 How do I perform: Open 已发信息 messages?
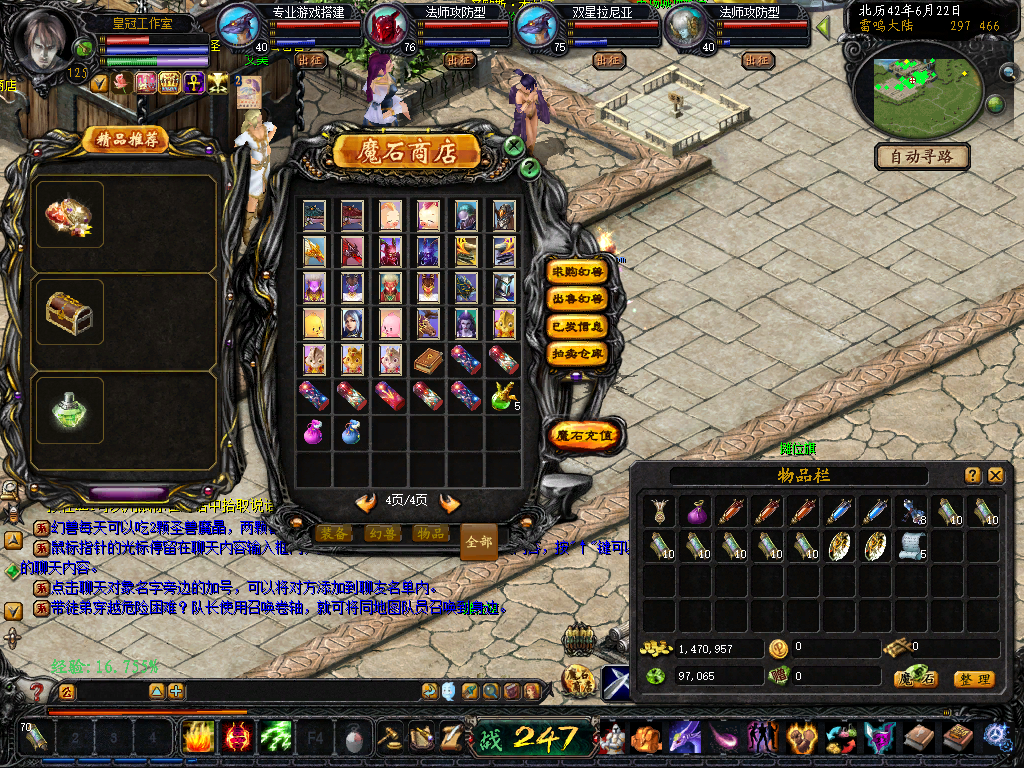(x=577, y=326)
